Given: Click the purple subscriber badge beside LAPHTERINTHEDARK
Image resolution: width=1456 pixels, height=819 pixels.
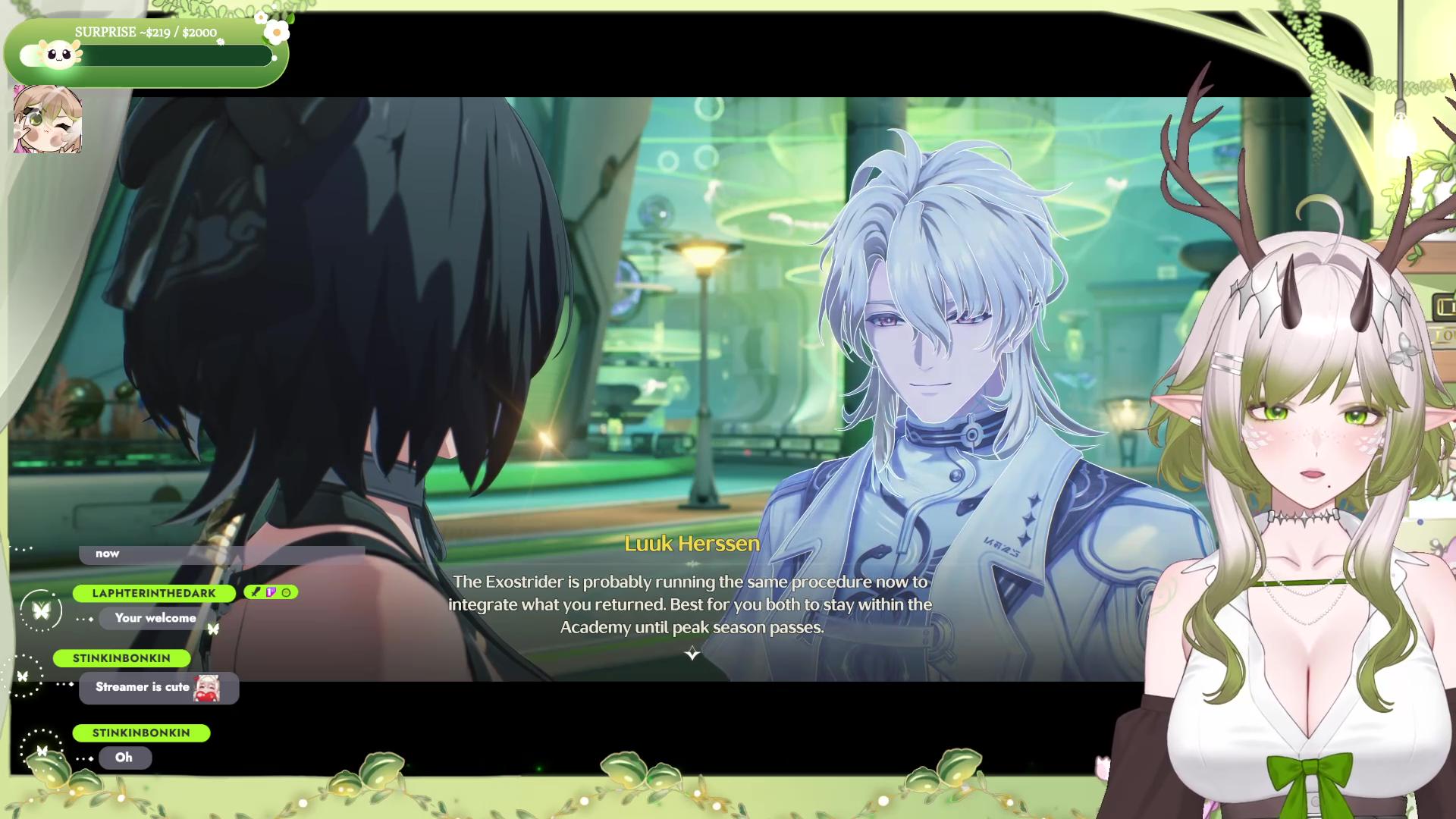Looking at the screenshot, I should click(x=271, y=592).
